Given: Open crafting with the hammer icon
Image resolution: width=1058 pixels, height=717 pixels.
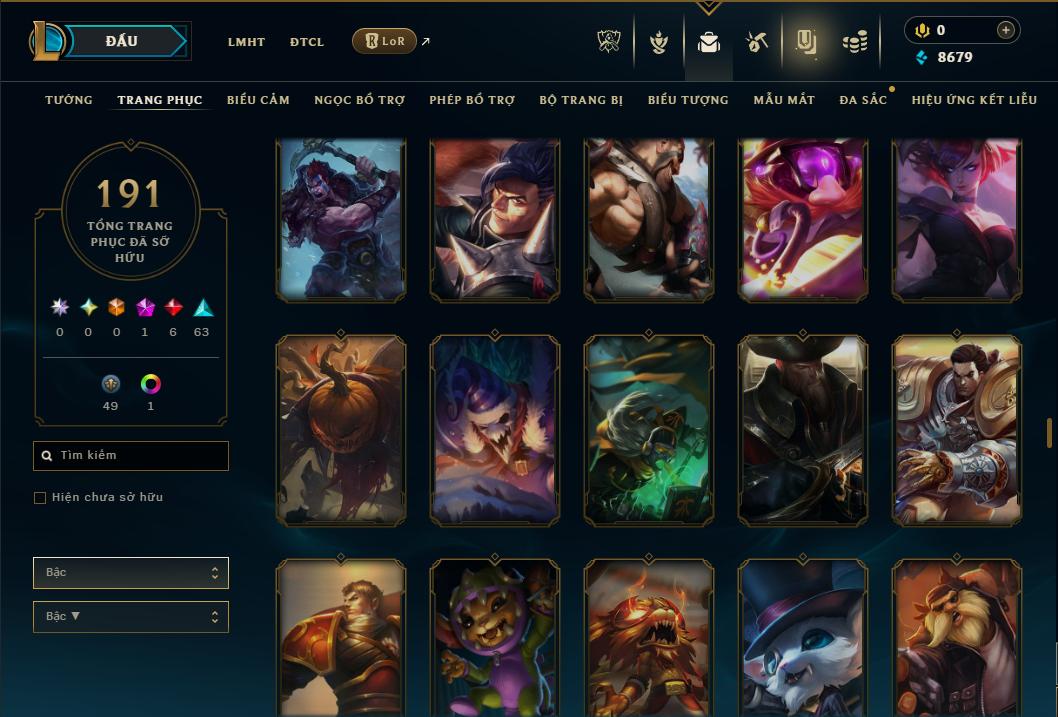Looking at the screenshot, I should point(757,42).
